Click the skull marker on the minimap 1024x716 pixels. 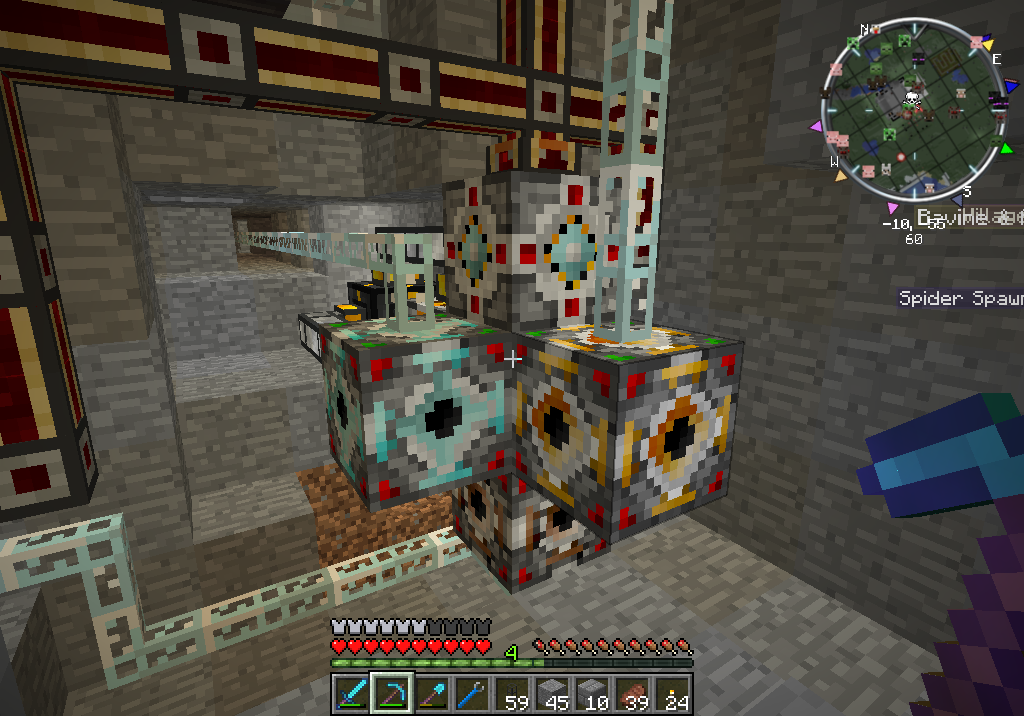912,98
